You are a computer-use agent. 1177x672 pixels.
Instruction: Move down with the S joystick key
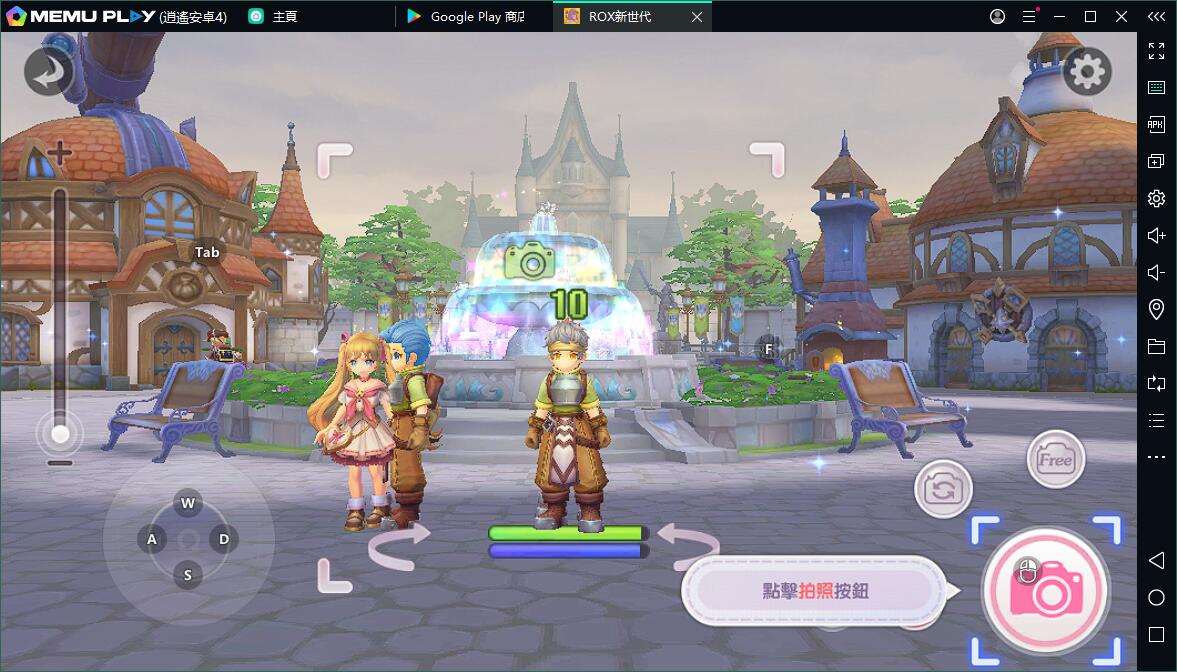tap(188, 575)
